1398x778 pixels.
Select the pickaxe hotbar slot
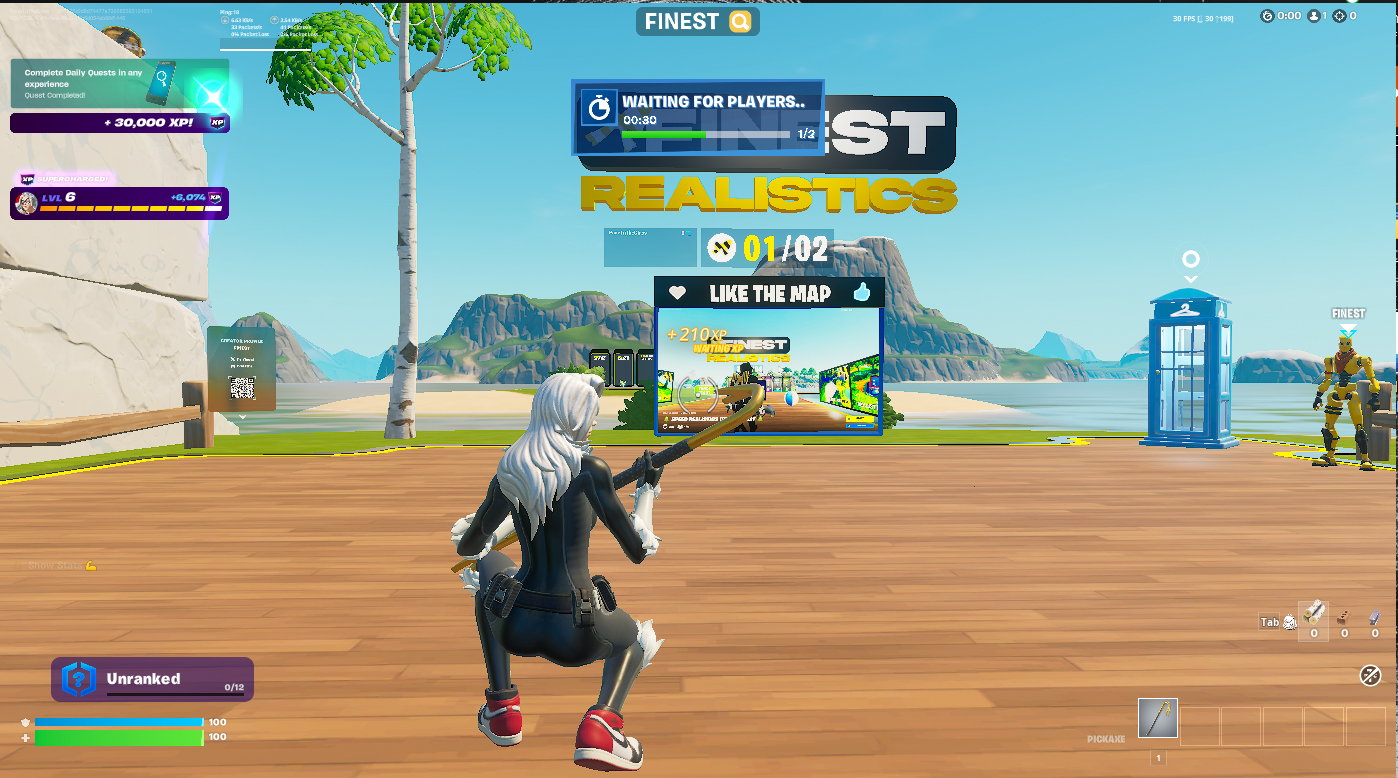(x=1158, y=718)
